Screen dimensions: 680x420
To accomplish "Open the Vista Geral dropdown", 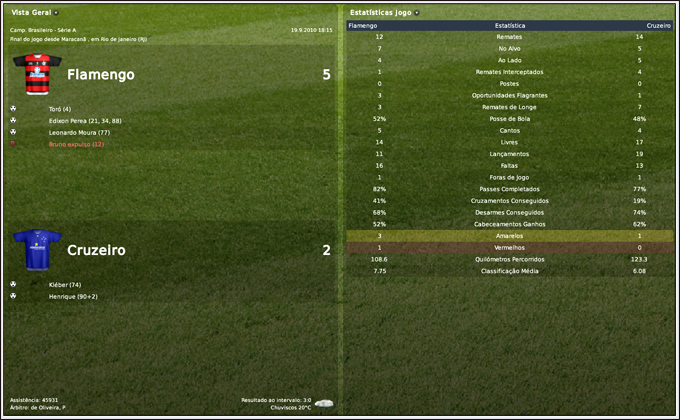I will [35, 12].
